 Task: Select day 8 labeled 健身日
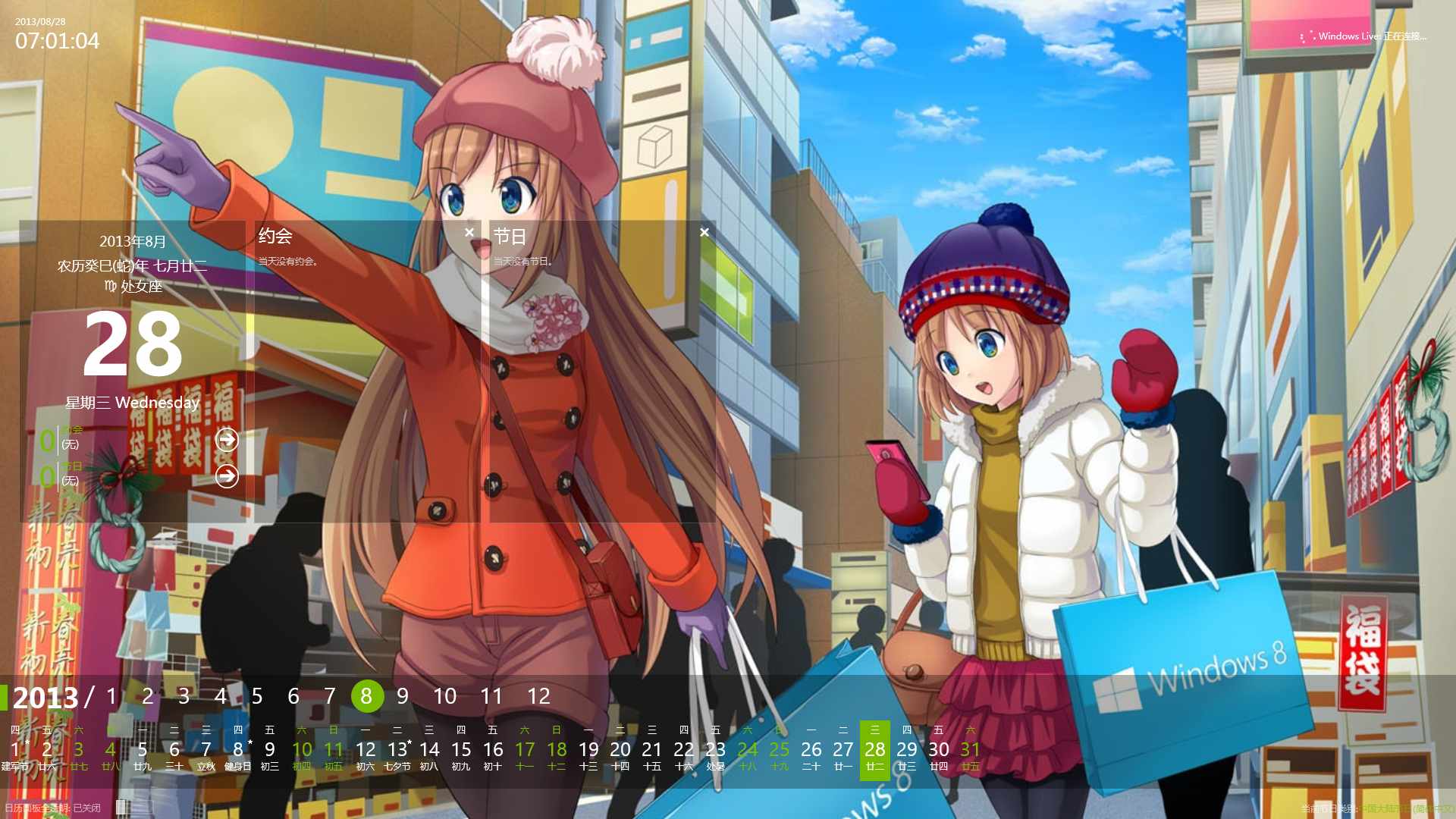click(238, 751)
